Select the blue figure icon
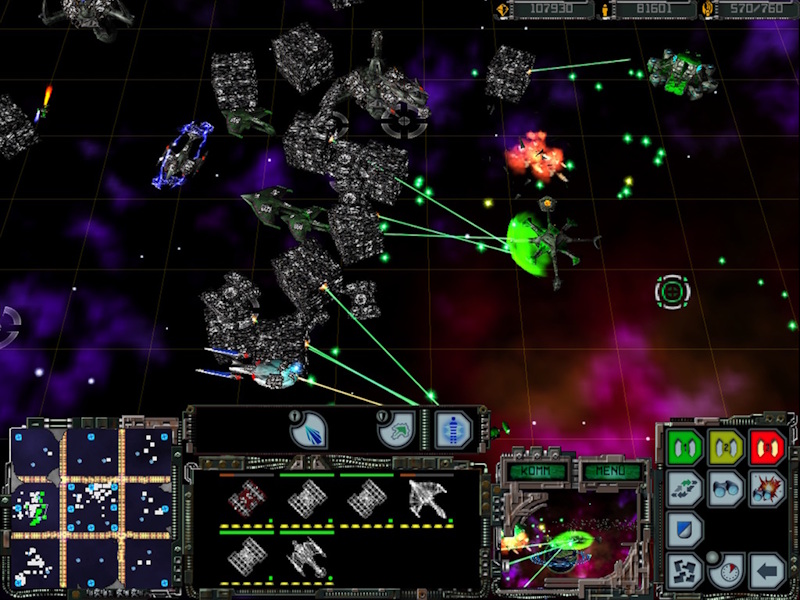Viewport: 800px width, 600px height. point(454,430)
